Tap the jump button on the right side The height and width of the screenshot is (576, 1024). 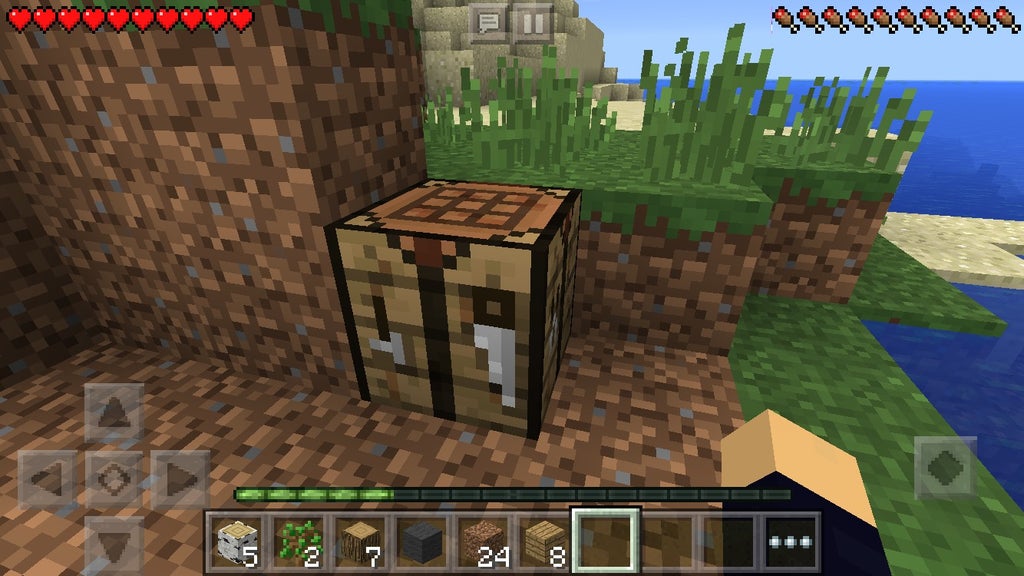tap(945, 467)
